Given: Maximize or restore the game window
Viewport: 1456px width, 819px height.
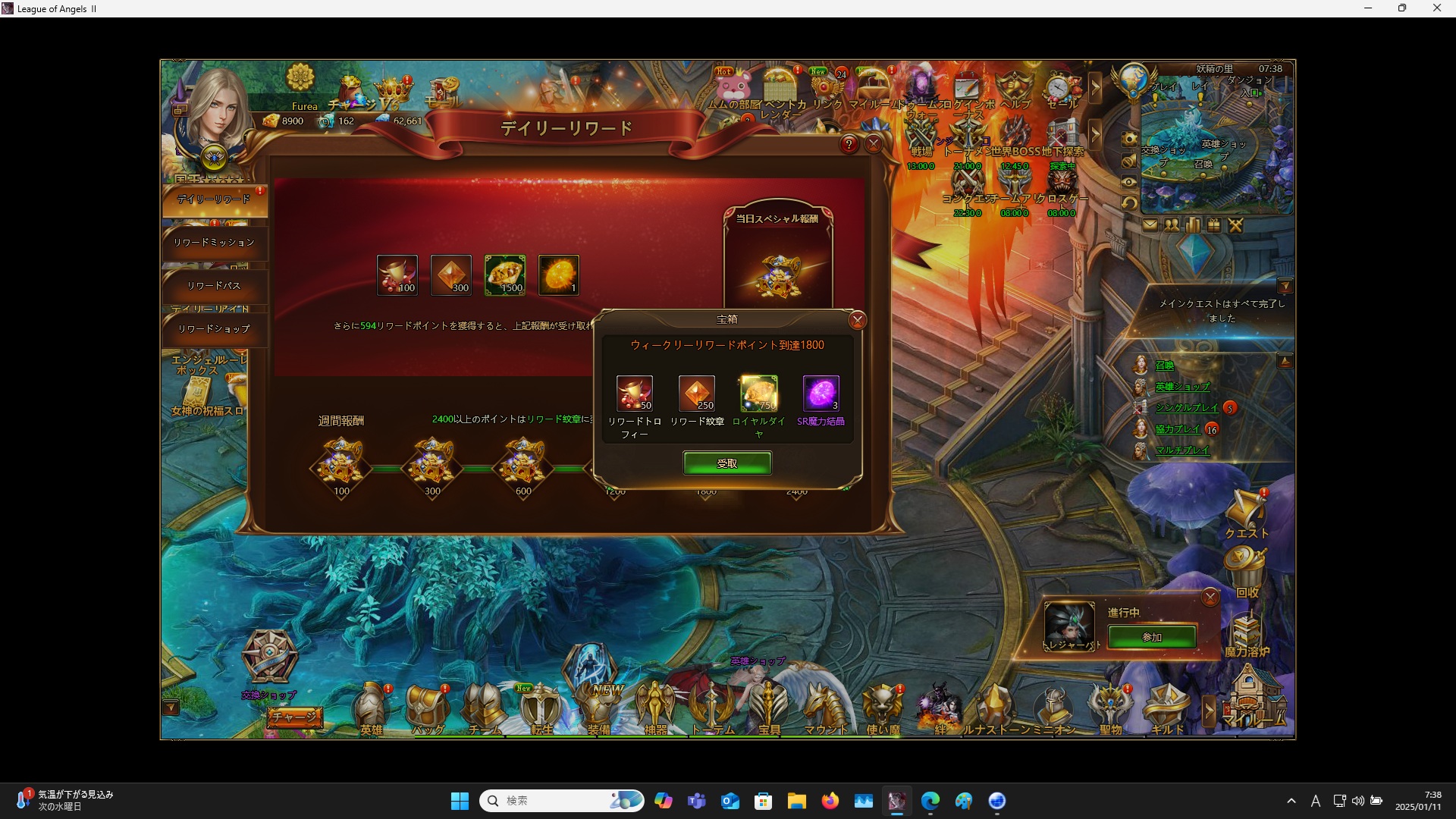Looking at the screenshot, I should (1402, 8).
